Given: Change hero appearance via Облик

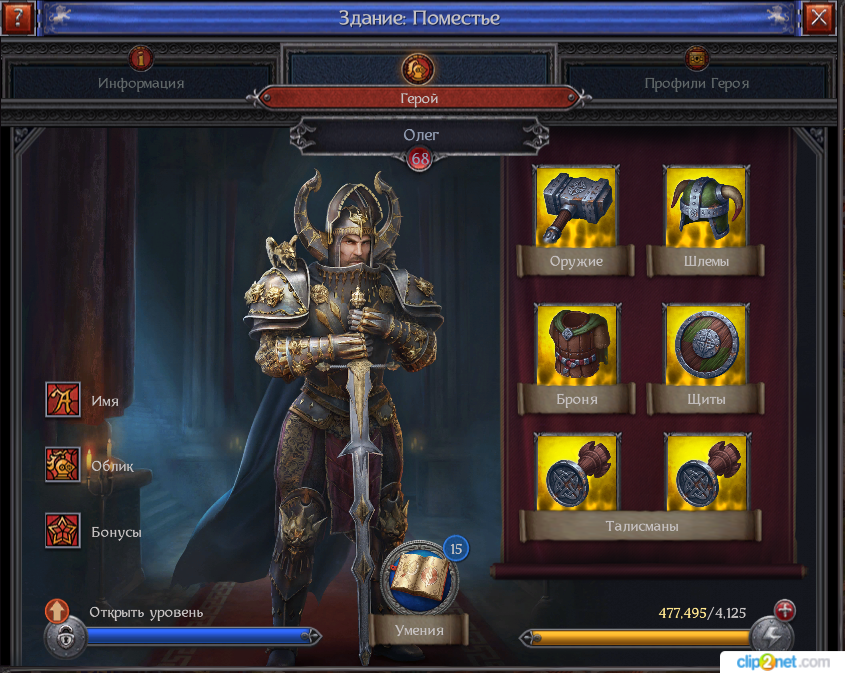Looking at the screenshot, I should pos(63,465).
